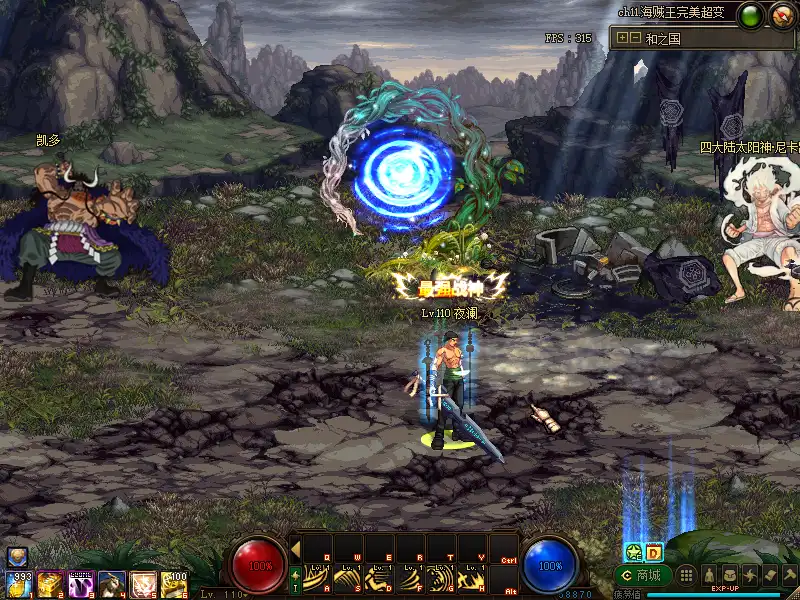Viewport: 800px width, 600px height.
Task: Use the golden treasure chest item in slot 2
Action: [x=50, y=584]
